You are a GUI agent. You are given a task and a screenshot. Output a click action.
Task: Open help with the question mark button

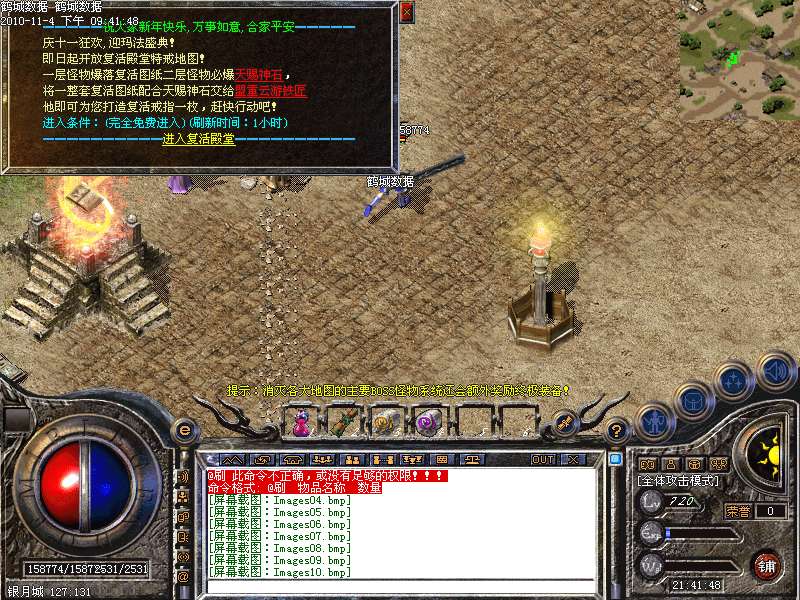617,430
